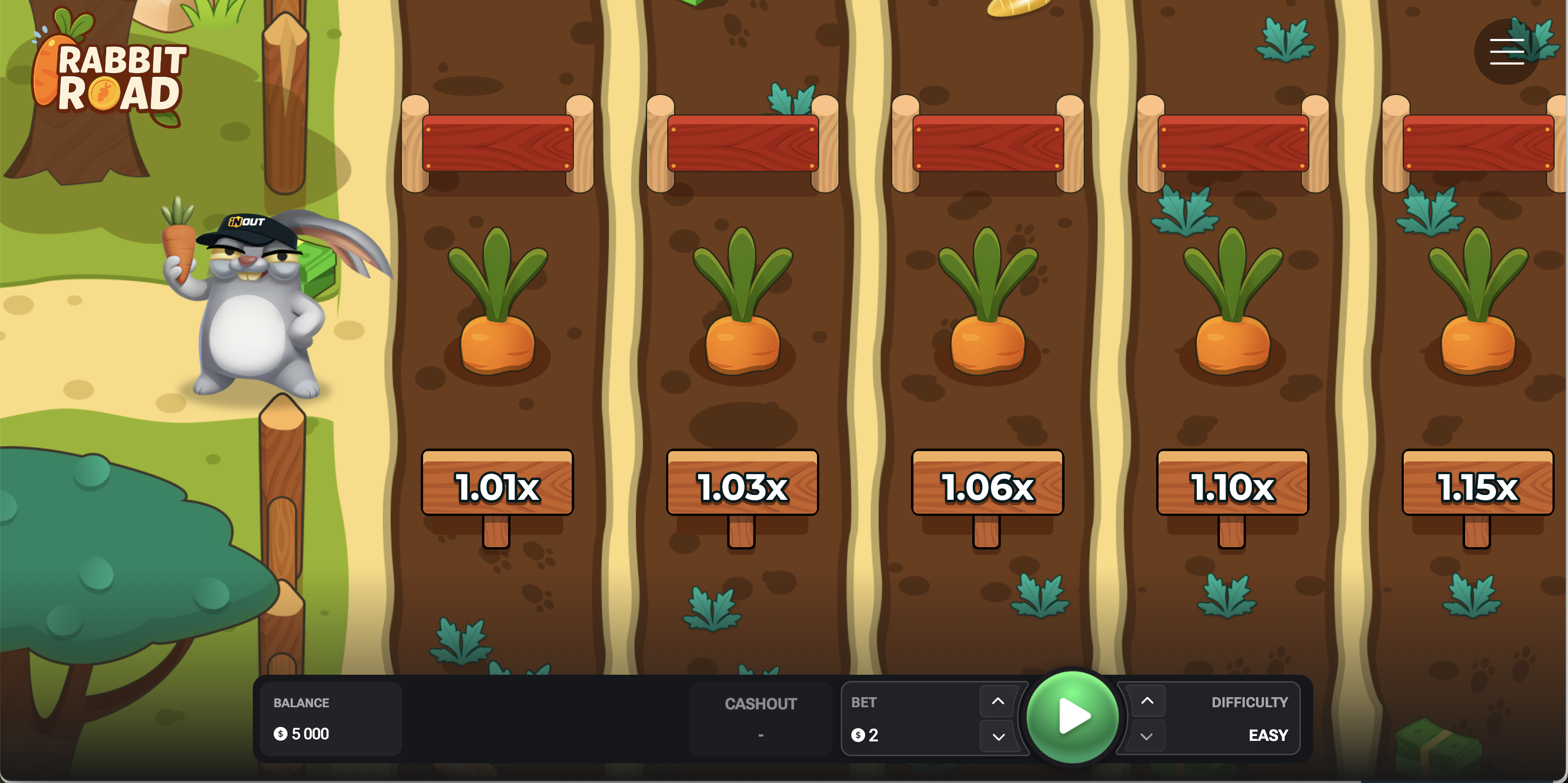The image size is (1568, 783).
Task: Click the coin icon next to the bet value
Action: pos(859,735)
